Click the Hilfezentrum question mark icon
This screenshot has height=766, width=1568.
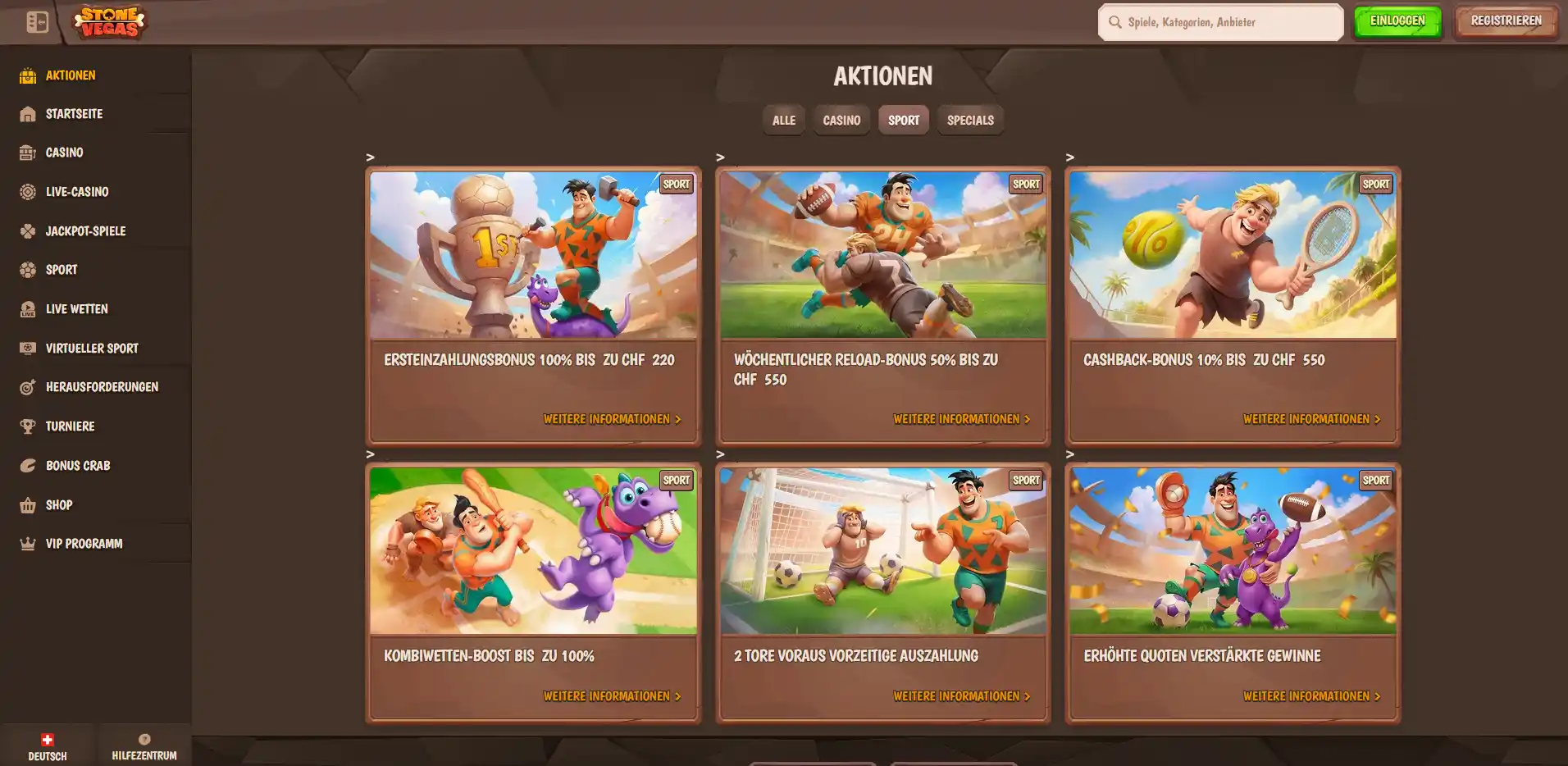pyautogui.click(x=144, y=739)
